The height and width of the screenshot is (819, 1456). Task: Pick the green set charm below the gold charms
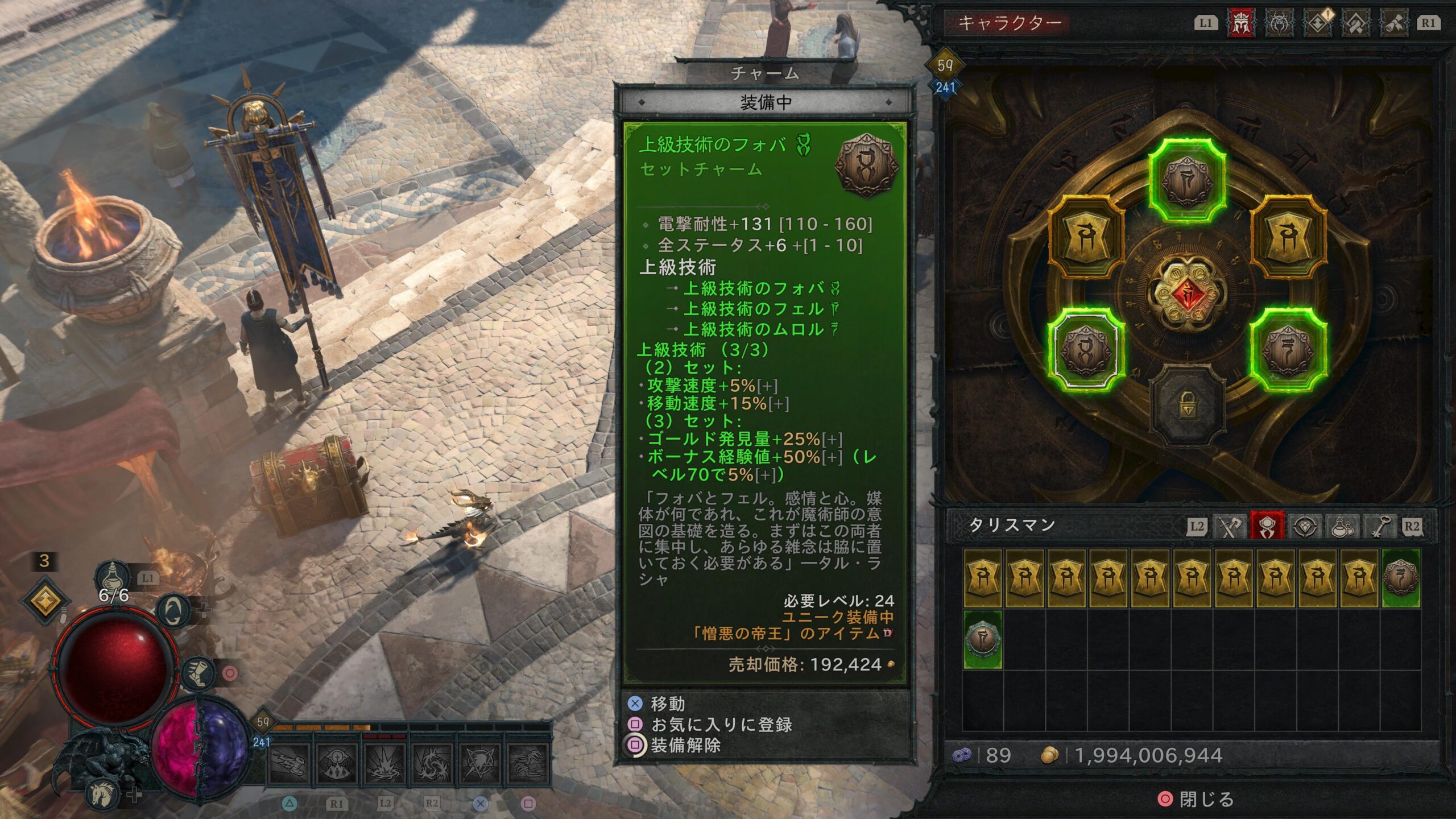coord(983,639)
